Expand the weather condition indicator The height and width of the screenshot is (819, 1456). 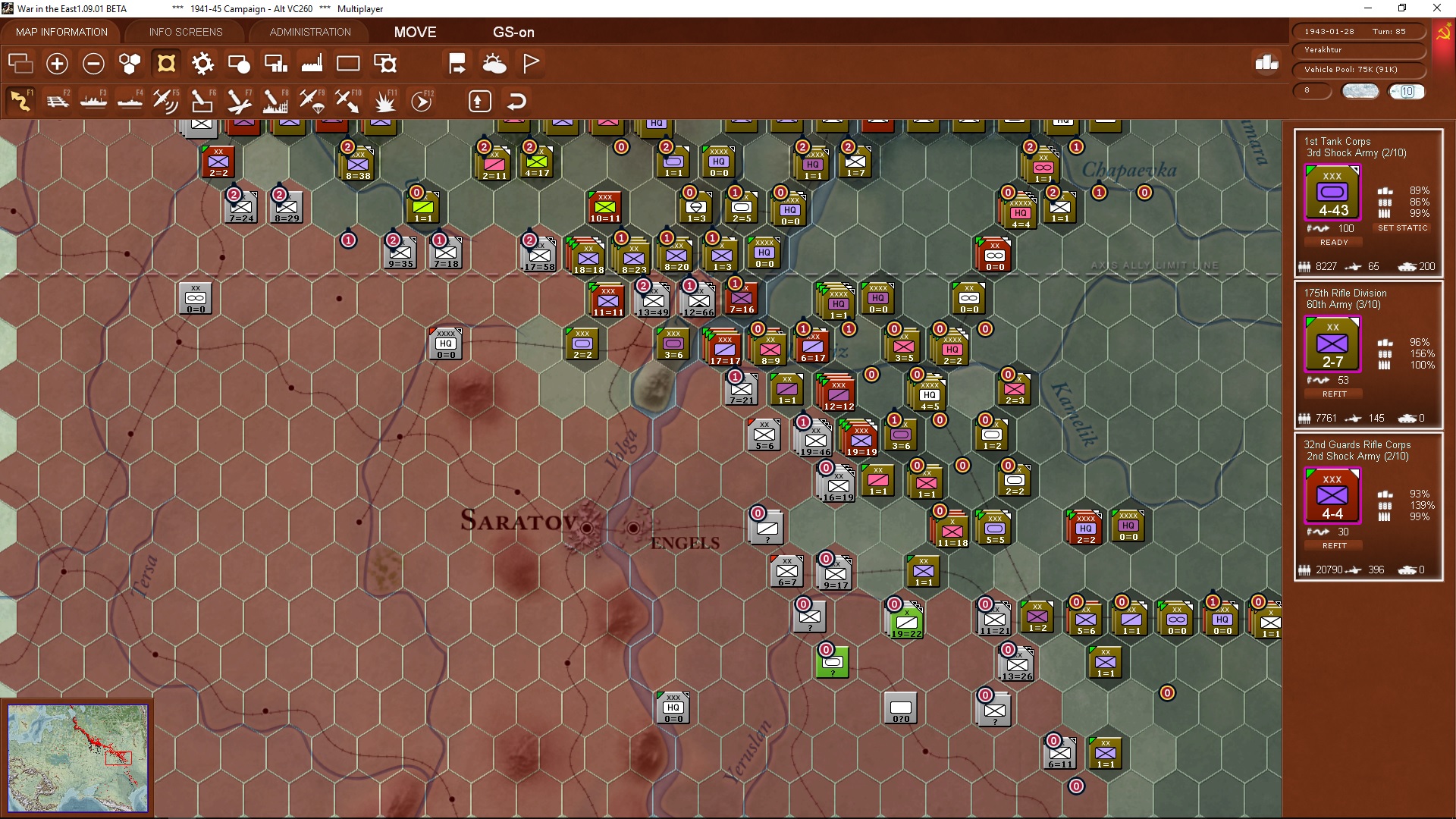[x=1360, y=91]
